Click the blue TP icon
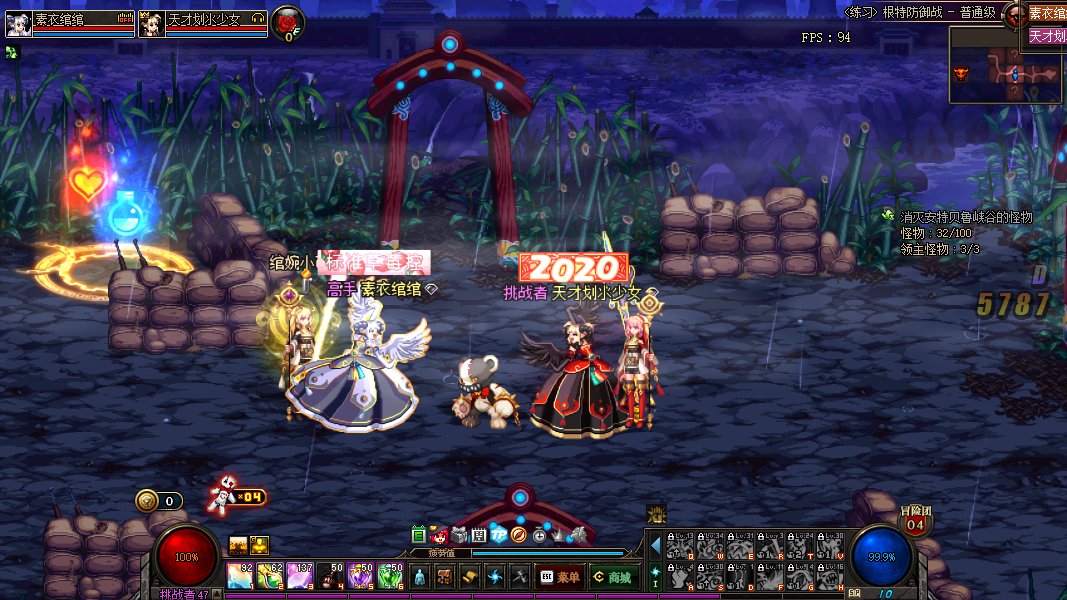 click(x=499, y=535)
